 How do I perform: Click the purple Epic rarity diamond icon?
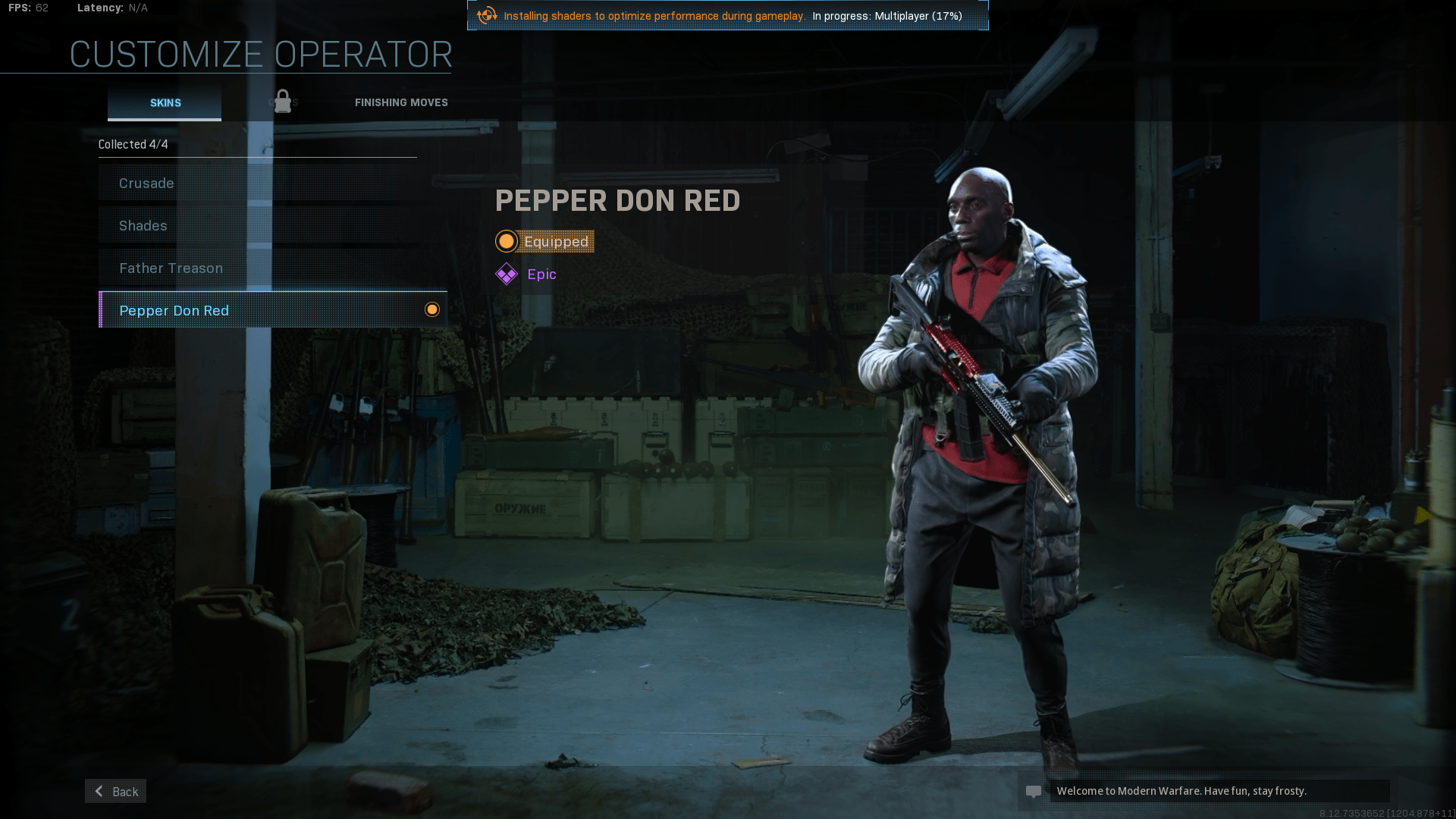click(507, 274)
